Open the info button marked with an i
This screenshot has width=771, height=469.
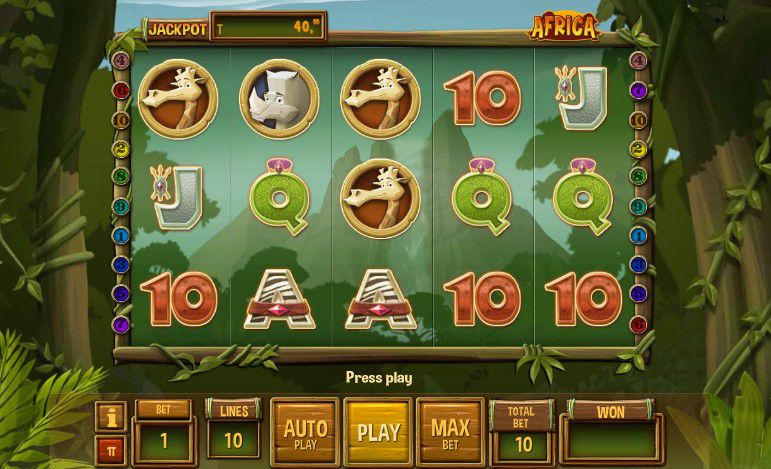point(111,415)
